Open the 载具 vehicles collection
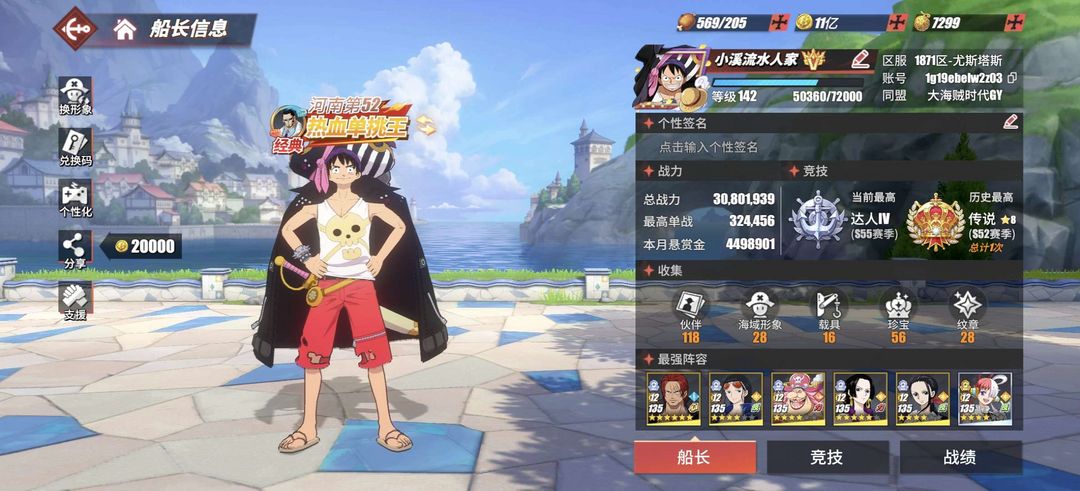1080x491 pixels. tap(828, 312)
